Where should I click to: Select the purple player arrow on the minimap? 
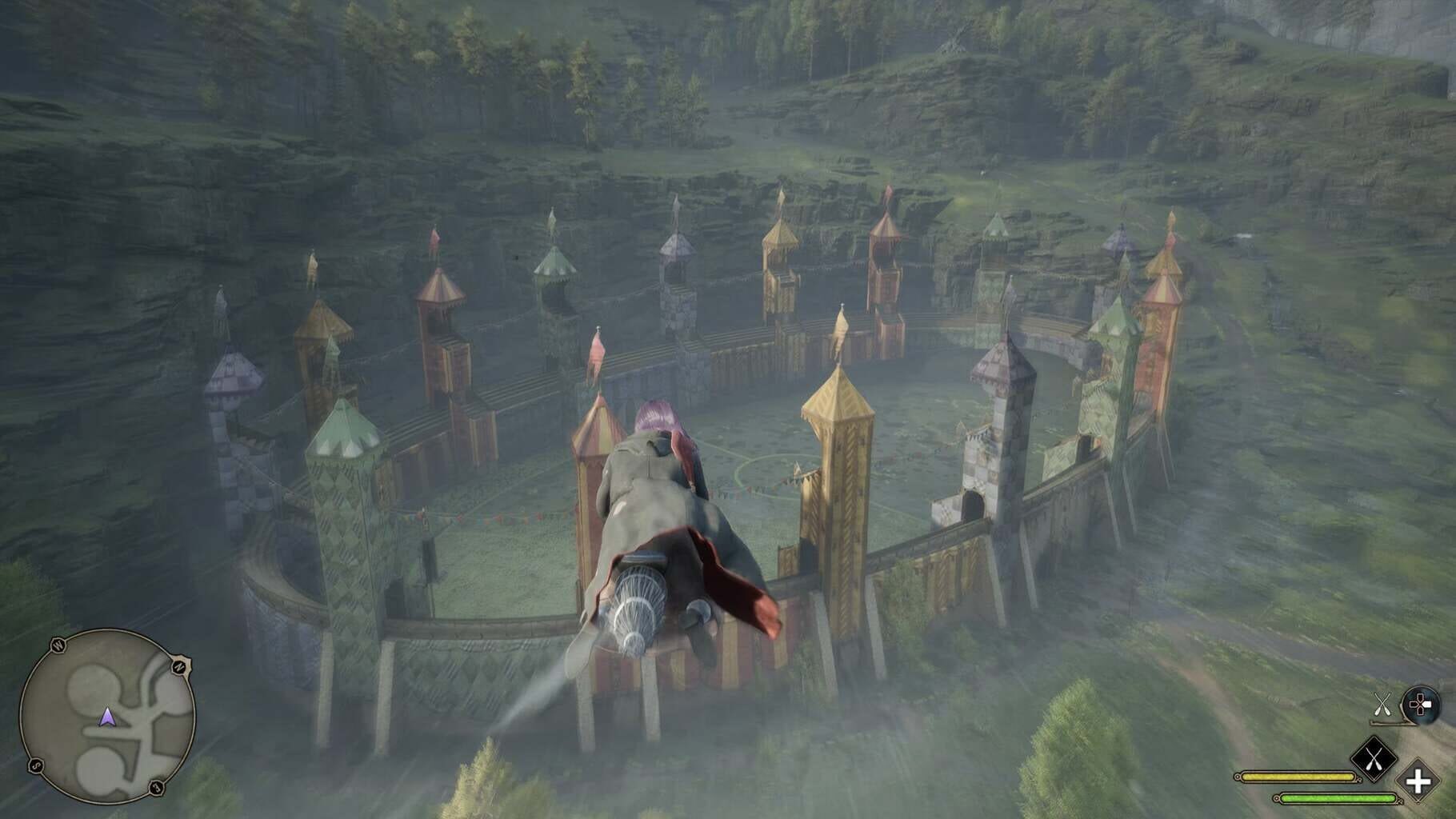click(108, 718)
